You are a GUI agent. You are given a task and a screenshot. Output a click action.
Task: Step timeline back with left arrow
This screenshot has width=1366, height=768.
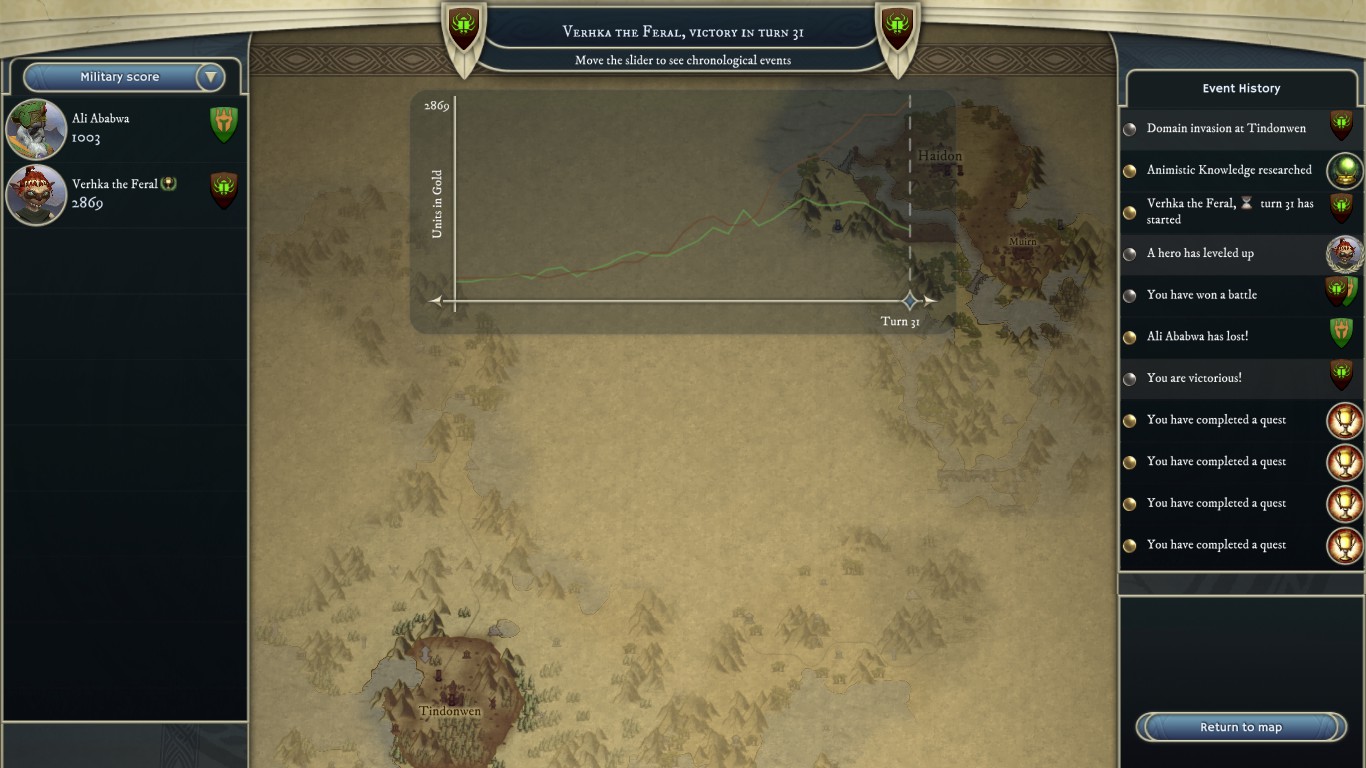(435, 301)
